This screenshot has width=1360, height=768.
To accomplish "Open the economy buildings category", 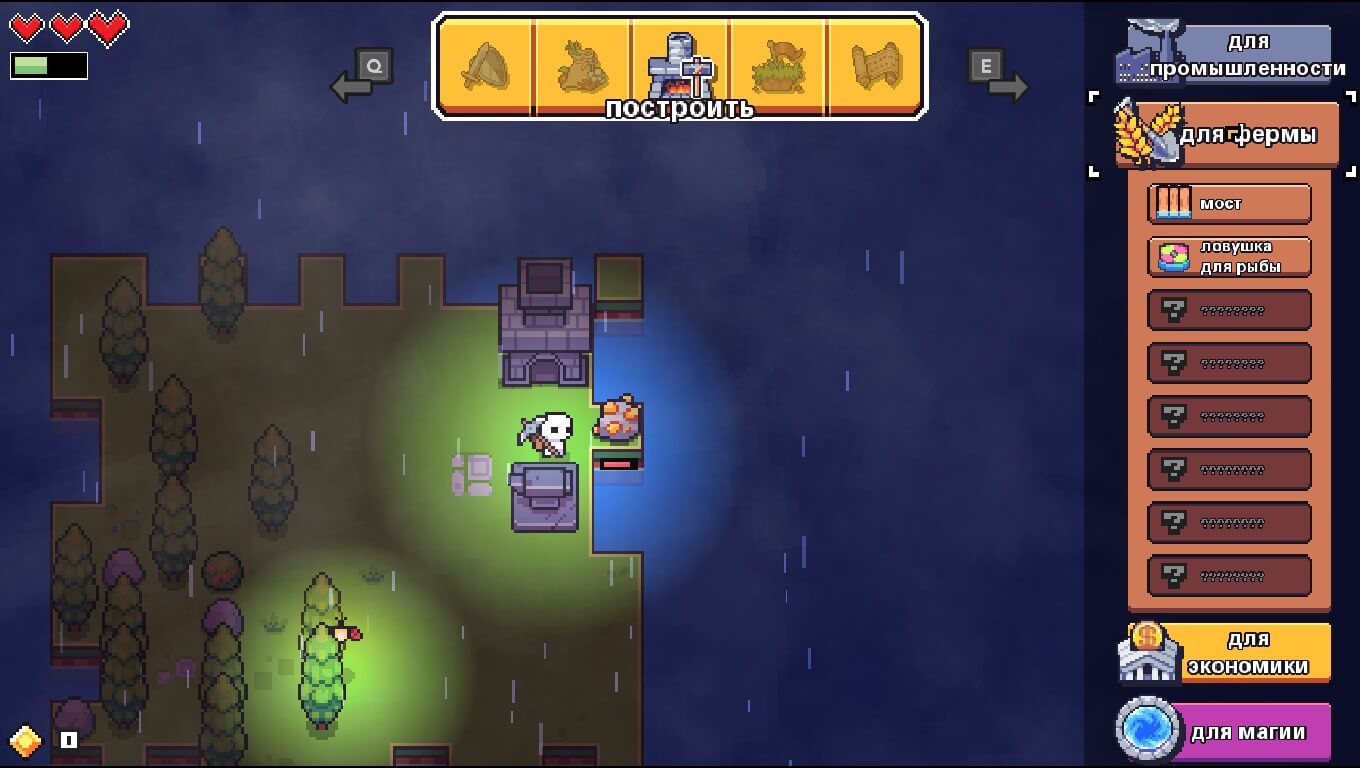I will pyautogui.click(x=1229, y=652).
